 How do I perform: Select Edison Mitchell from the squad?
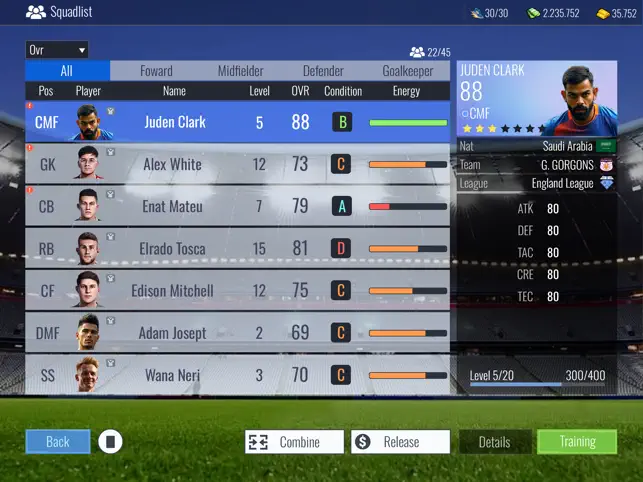click(238, 290)
